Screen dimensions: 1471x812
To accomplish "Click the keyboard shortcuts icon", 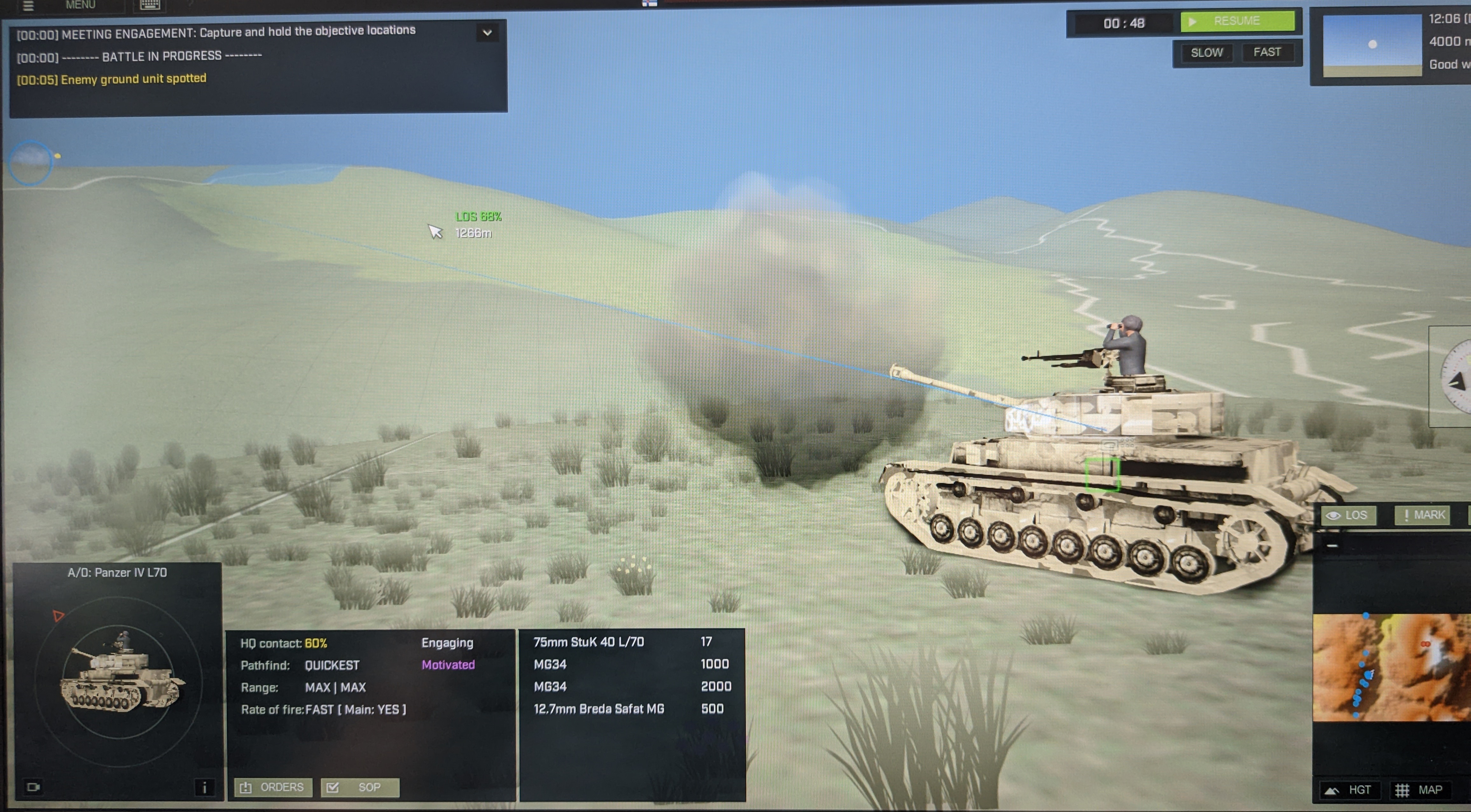I will click(x=150, y=4).
